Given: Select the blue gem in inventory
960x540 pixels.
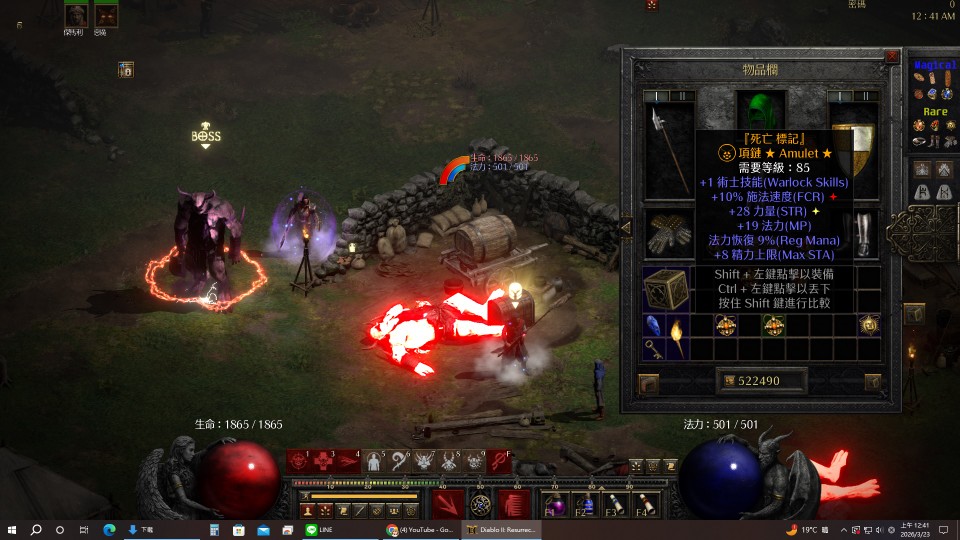Looking at the screenshot, I should [x=653, y=325].
